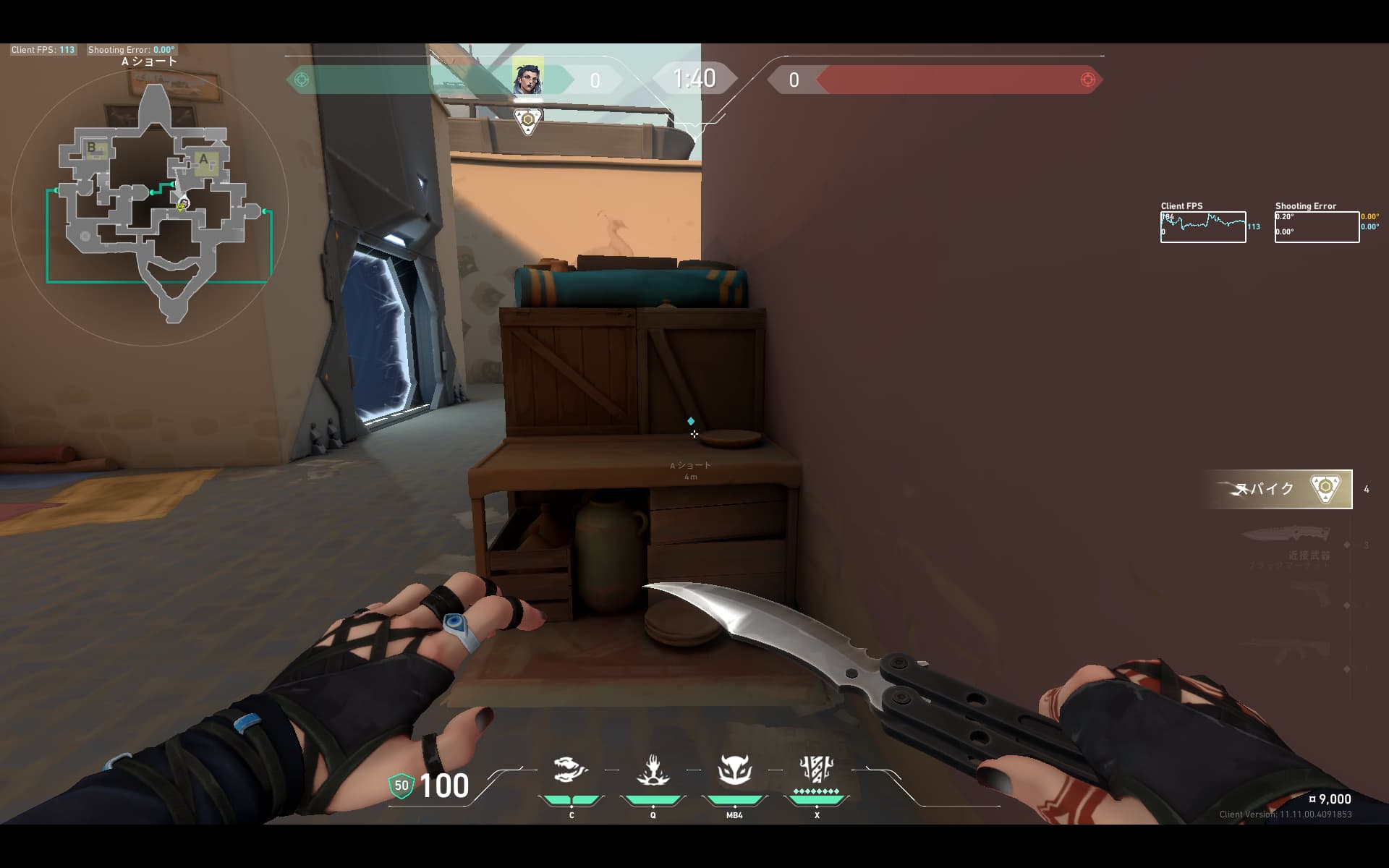Viewport: 1389px width, 868px height.
Task: Activate the Nightfall ultimate icon
Action: tap(816, 770)
